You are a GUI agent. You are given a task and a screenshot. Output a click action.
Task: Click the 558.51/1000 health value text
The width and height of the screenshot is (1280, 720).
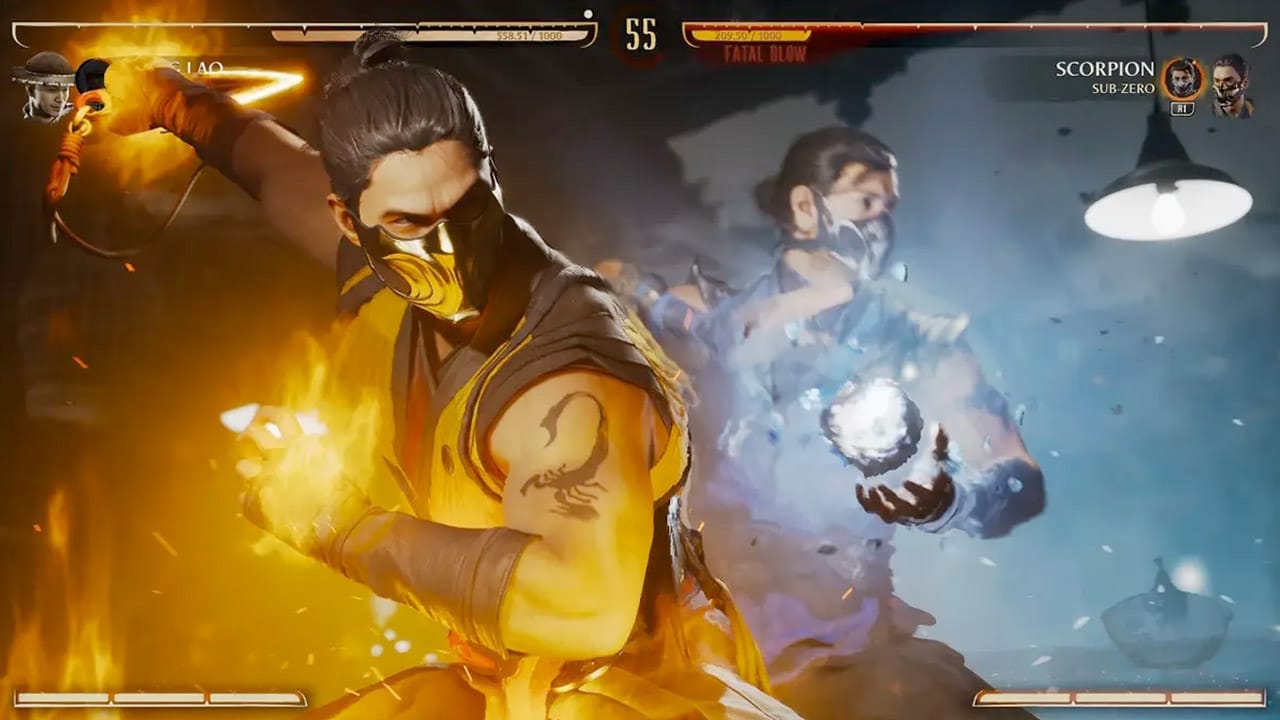pos(531,33)
